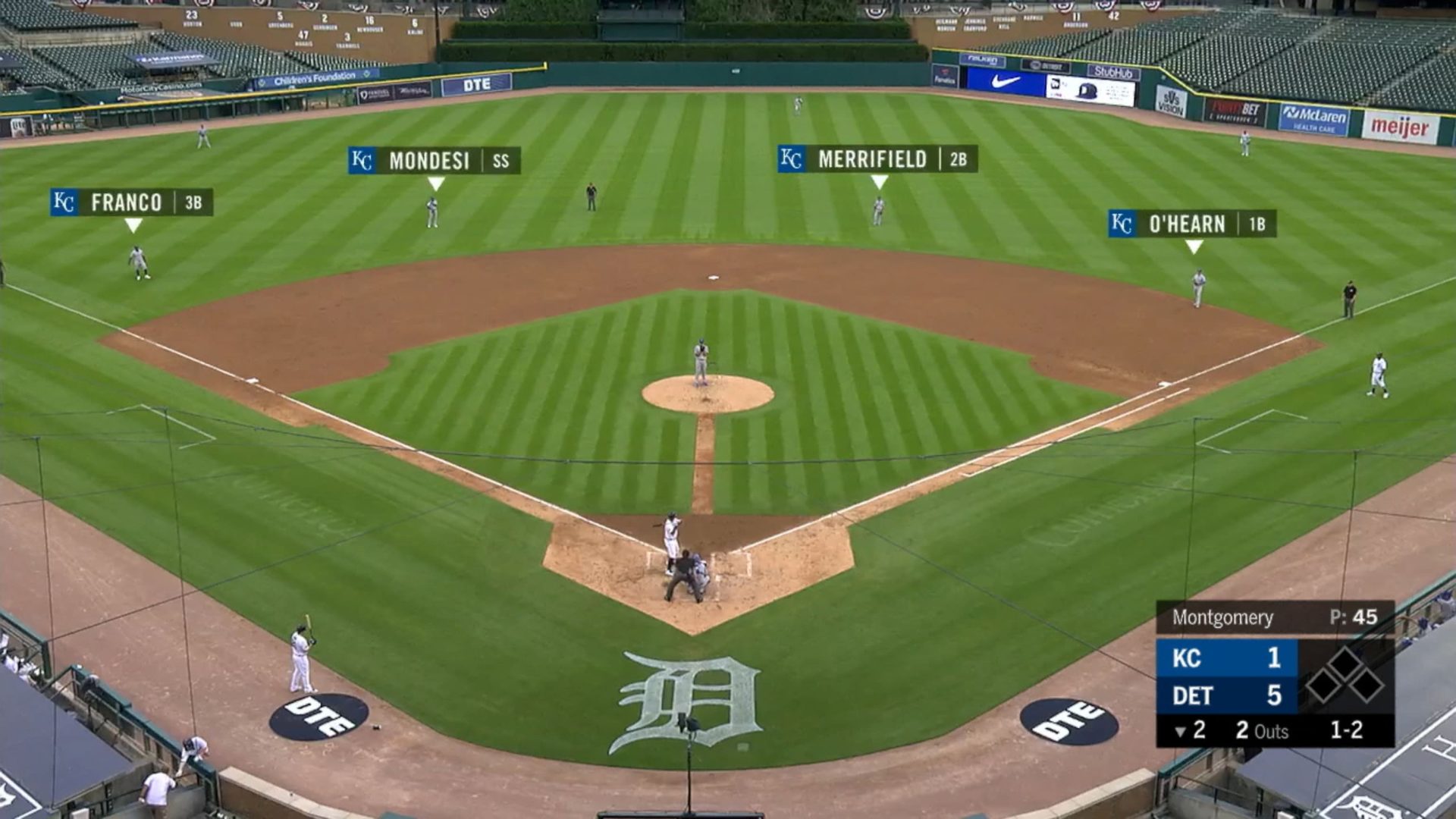The image size is (1456, 819).
Task: Select the O'Hearn 1B name tag
Action: click(x=1191, y=224)
